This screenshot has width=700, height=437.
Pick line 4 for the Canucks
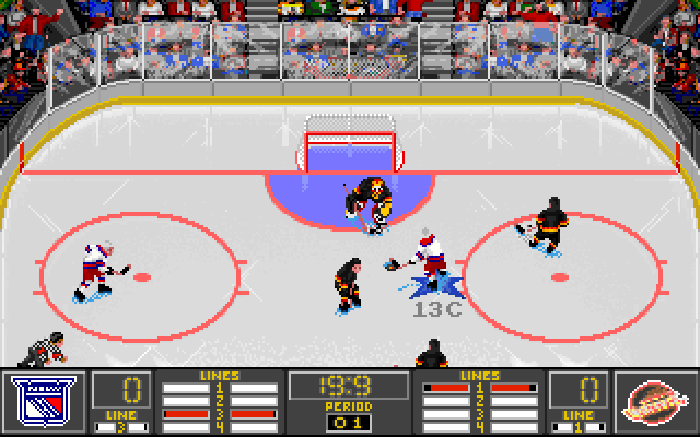coord(479,426)
